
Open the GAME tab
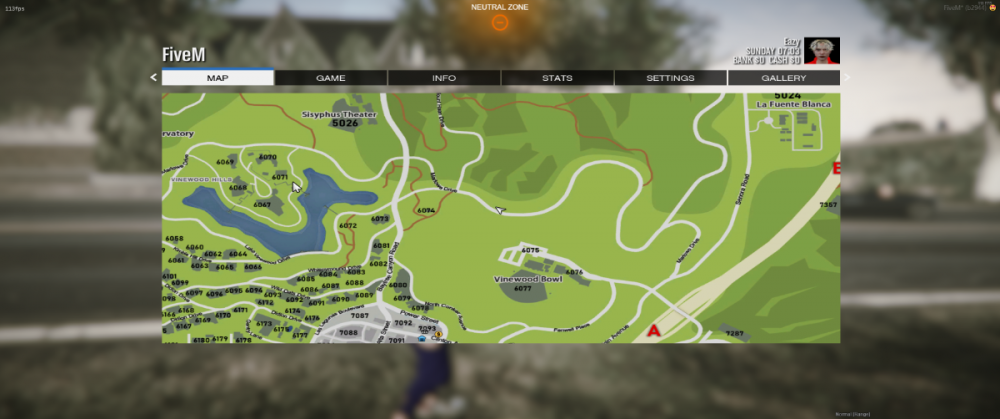(x=331, y=77)
